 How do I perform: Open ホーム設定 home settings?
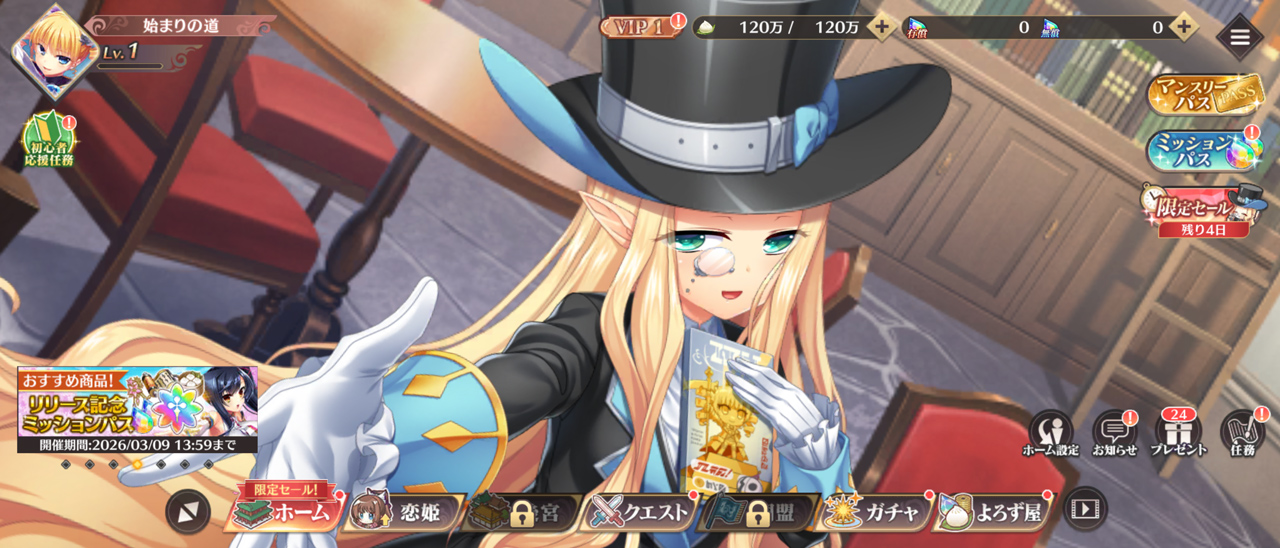(1050, 433)
